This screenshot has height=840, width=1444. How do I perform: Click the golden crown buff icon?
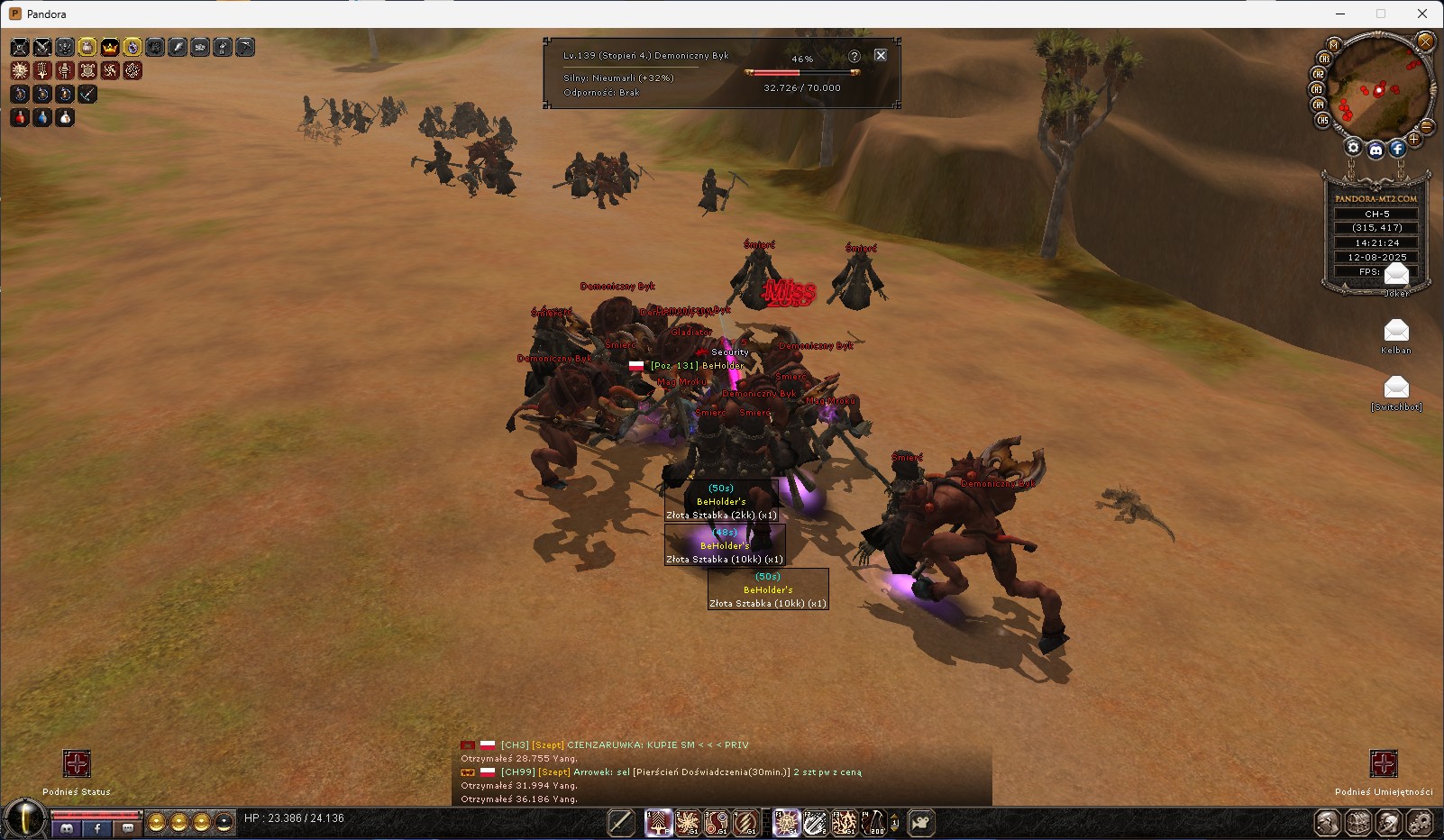(110, 47)
